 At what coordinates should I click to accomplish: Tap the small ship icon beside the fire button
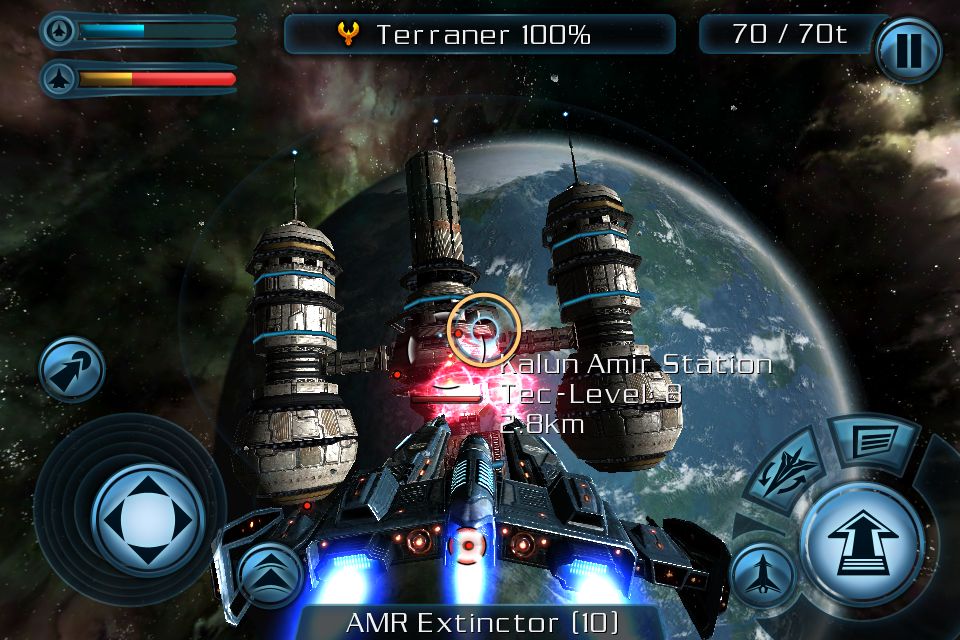[x=761, y=577]
